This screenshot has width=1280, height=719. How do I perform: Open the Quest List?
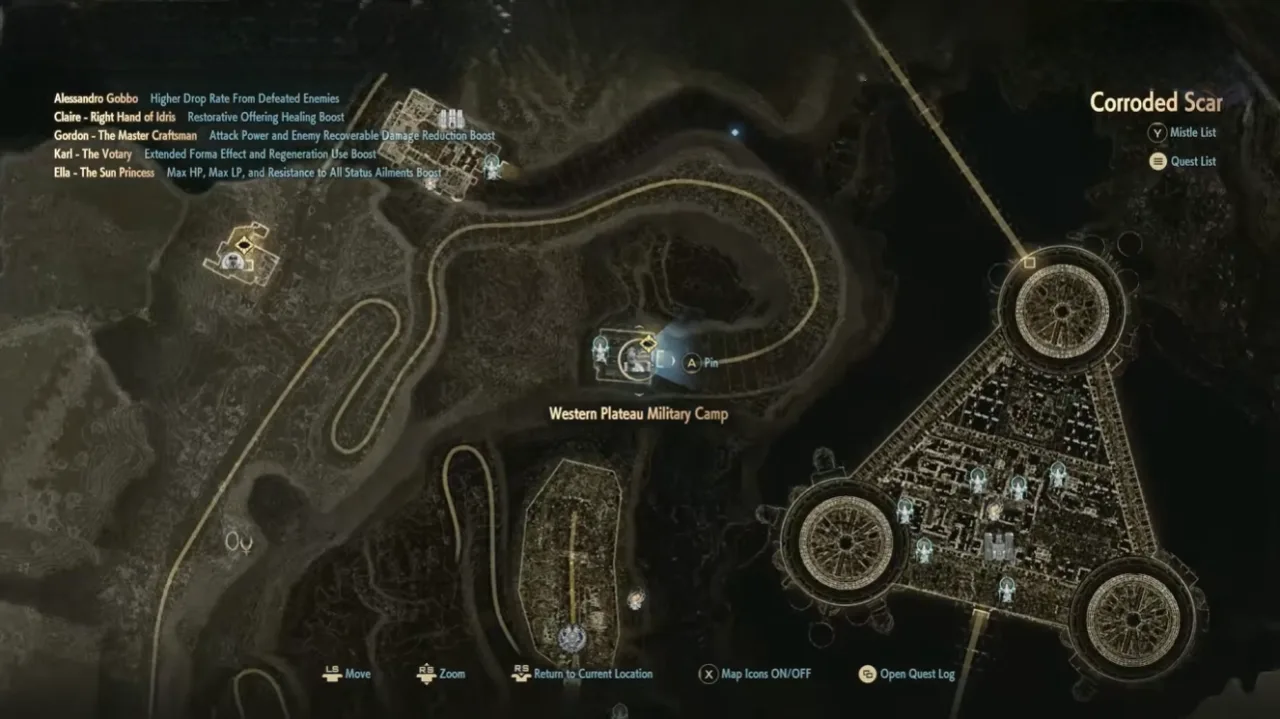click(1183, 161)
